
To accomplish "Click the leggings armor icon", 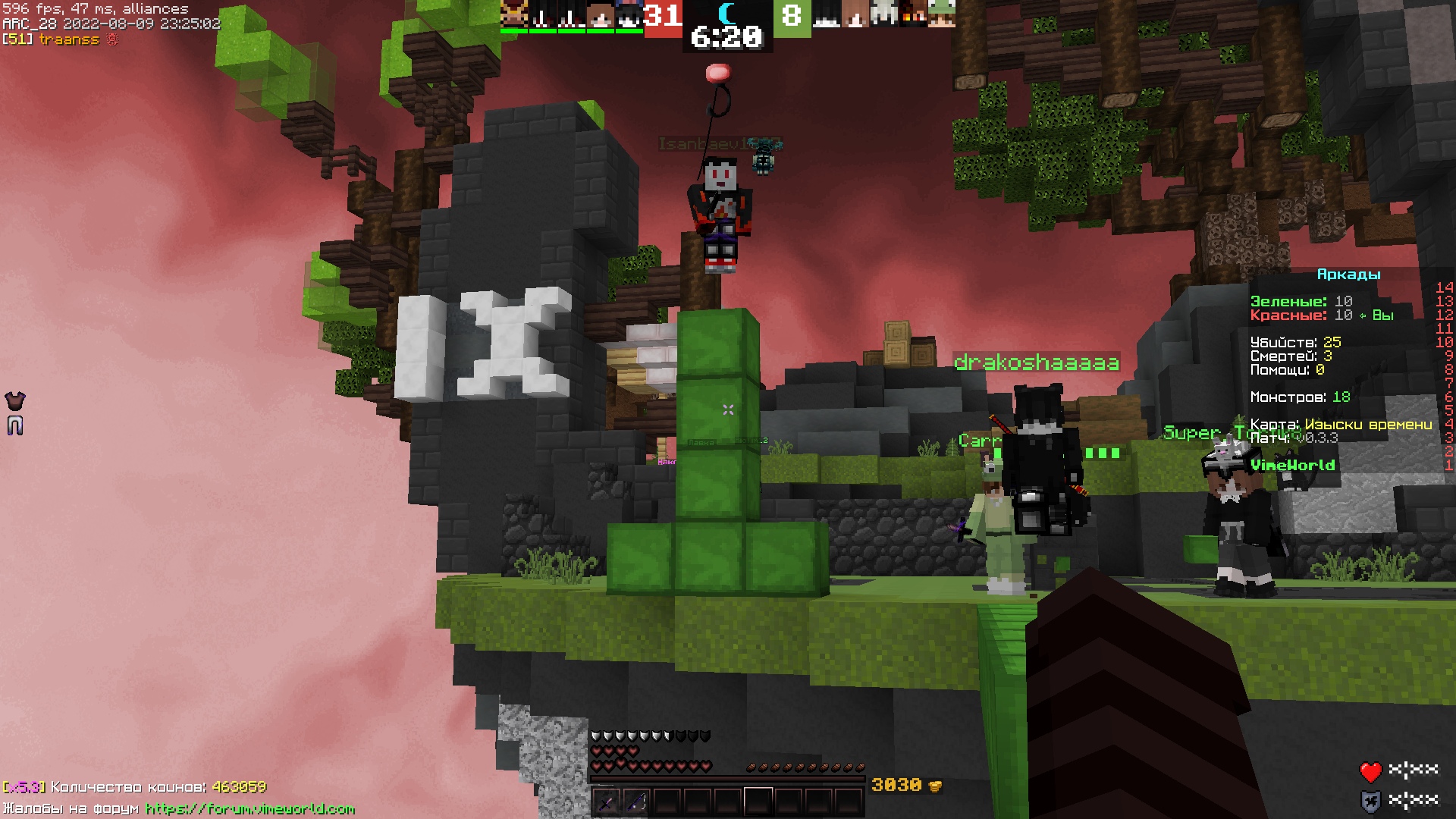I will tap(15, 425).
